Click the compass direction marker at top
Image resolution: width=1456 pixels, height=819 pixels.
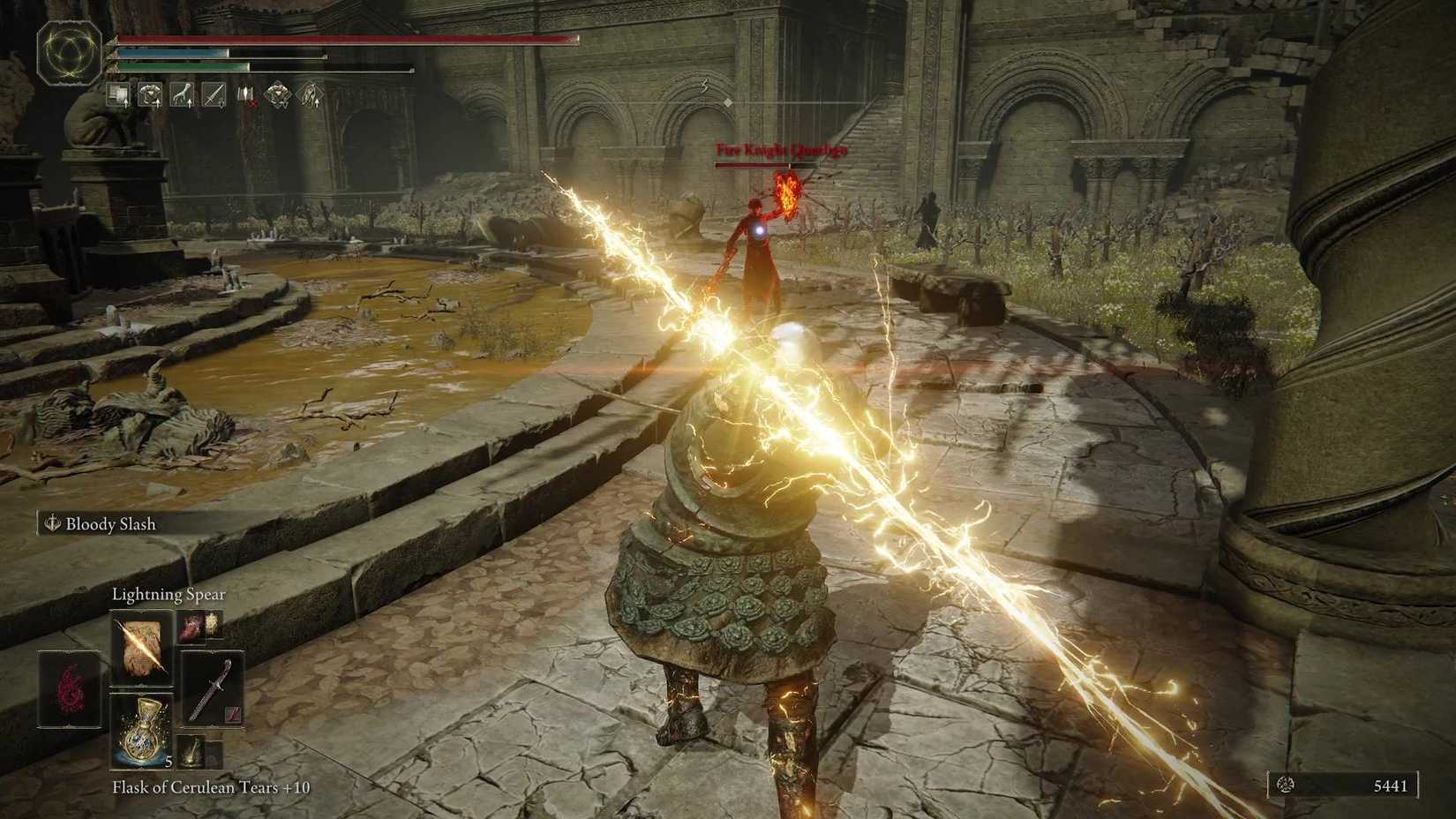pyautogui.click(x=706, y=84)
